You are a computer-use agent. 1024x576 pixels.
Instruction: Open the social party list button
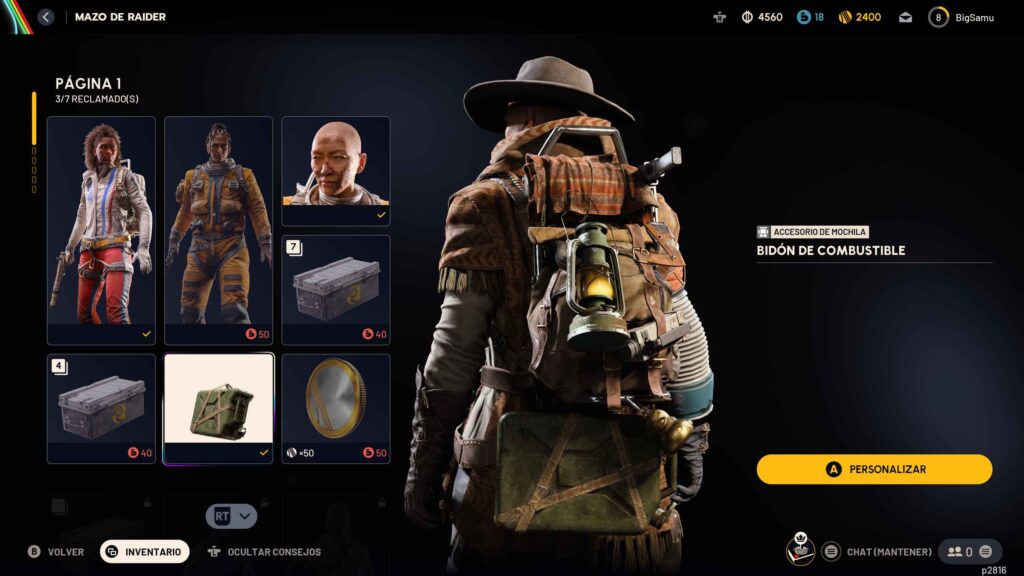pyautogui.click(x=969, y=551)
